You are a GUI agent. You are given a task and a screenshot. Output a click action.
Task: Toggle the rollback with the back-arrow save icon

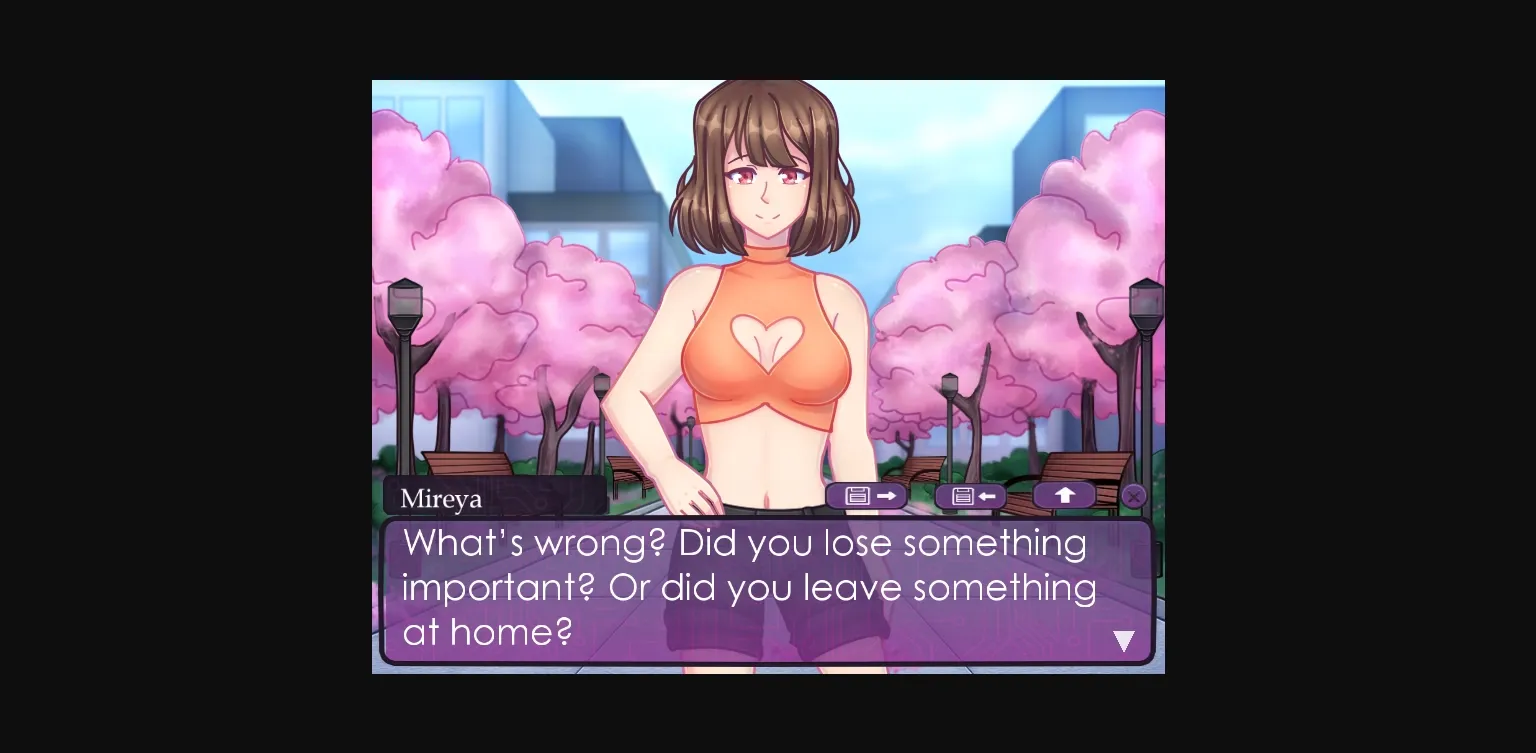[x=970, y=496]
